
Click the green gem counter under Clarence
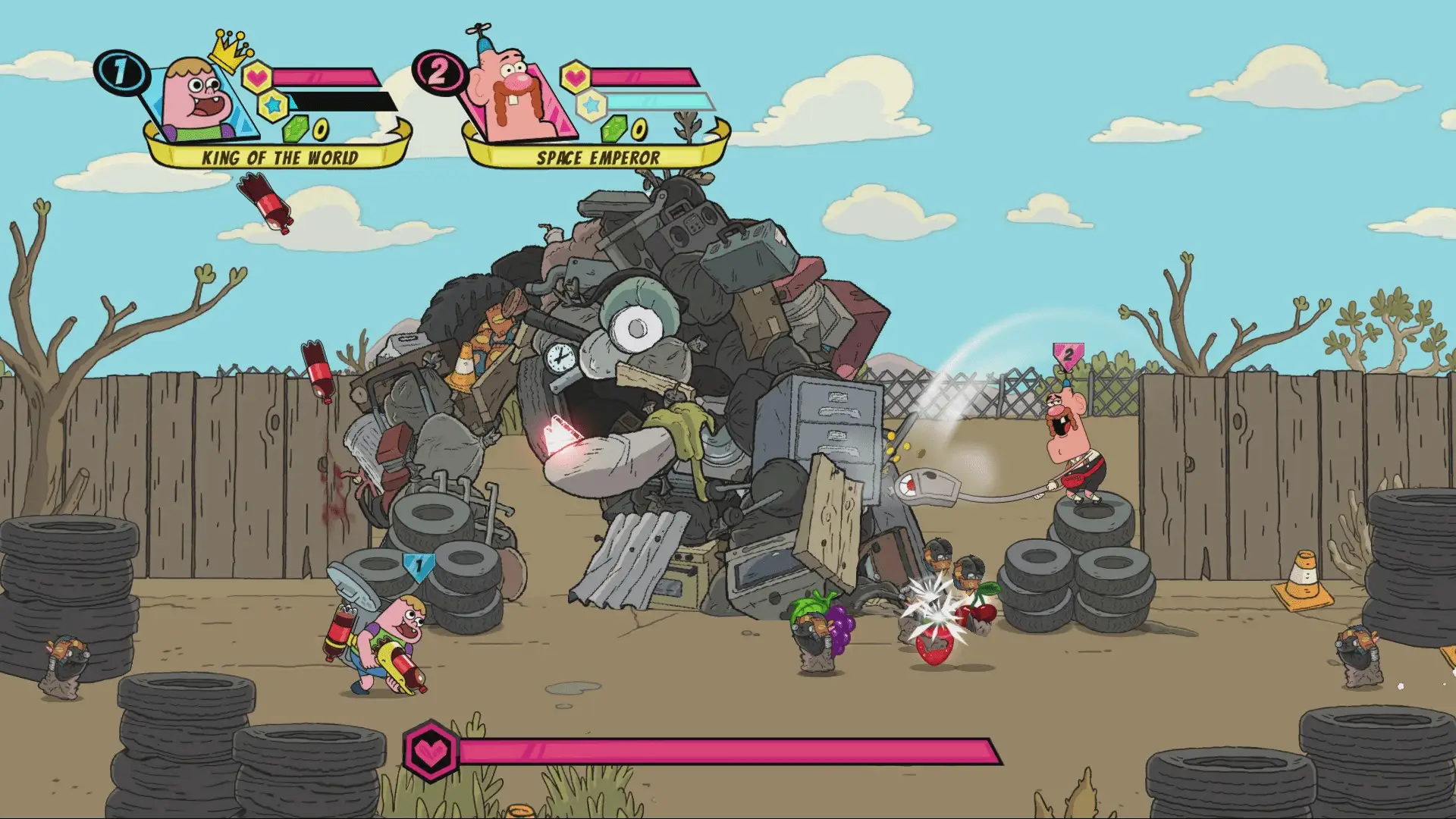click(295, 130)
